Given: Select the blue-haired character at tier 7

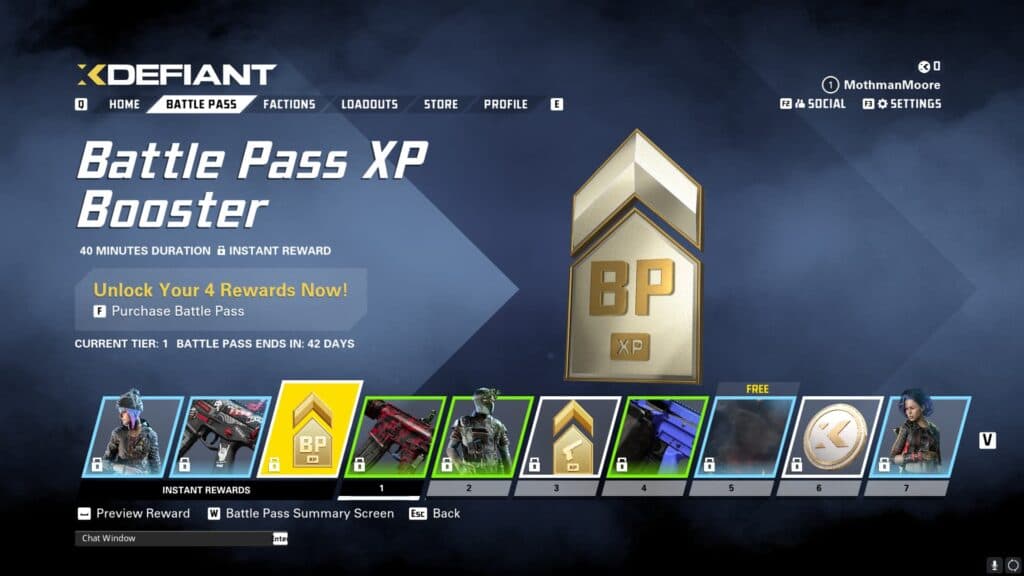Looking at the screenshot, I should tap(917, 436).
